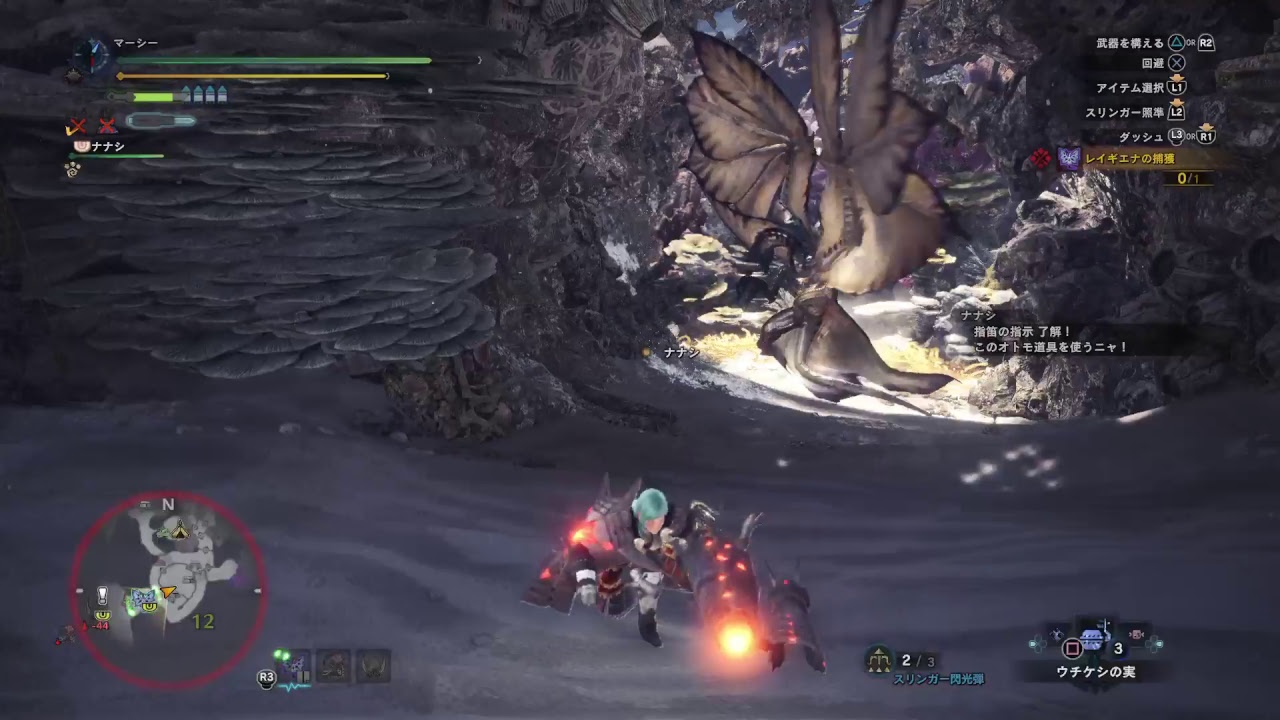This screenshot has width=1280, height=720.
Task: Click the Palico paw gadget icon
Action: (72, 169)
